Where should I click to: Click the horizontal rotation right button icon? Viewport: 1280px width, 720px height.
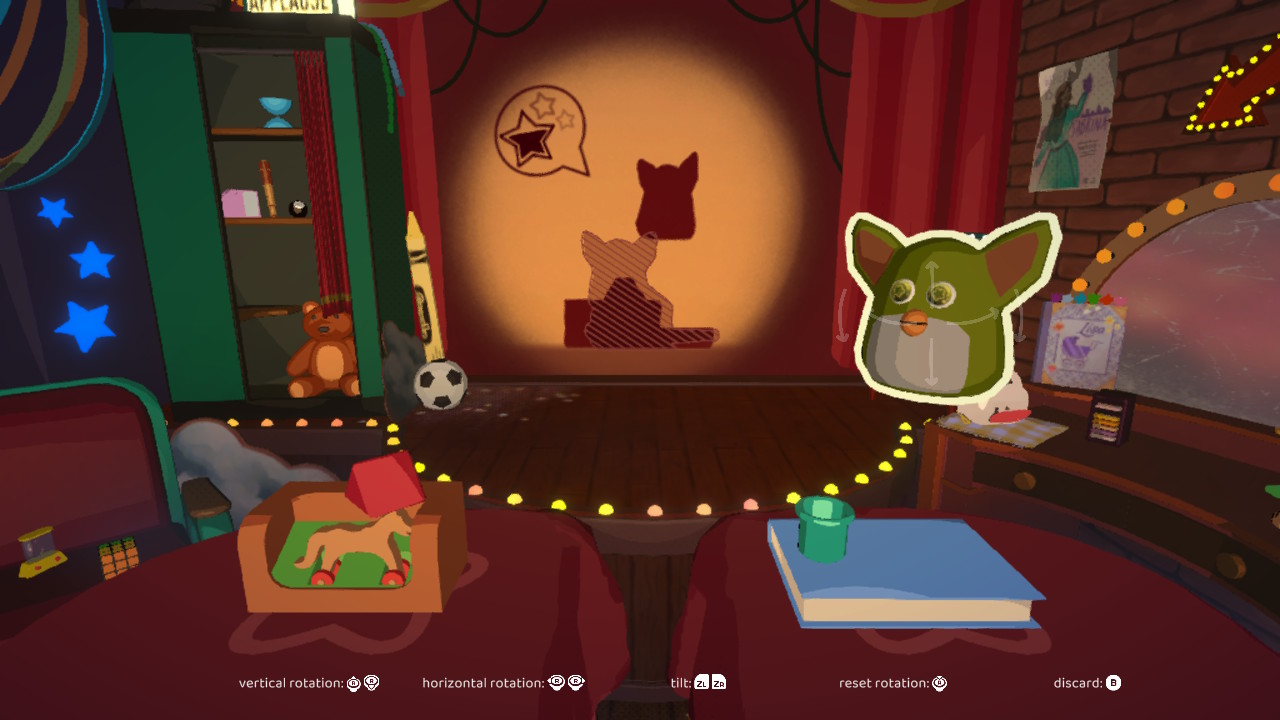pos(576,683)
